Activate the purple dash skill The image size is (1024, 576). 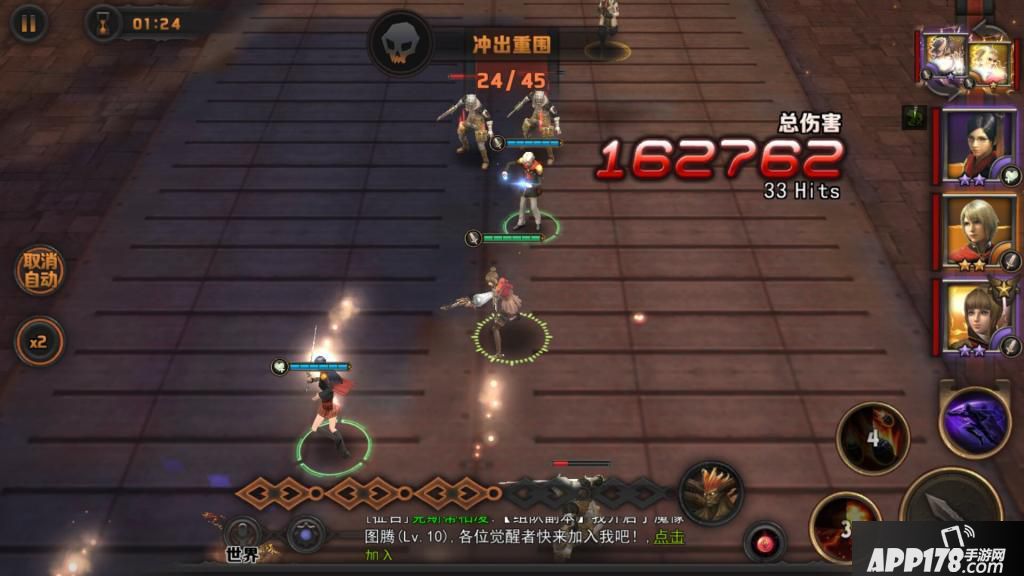975,422
